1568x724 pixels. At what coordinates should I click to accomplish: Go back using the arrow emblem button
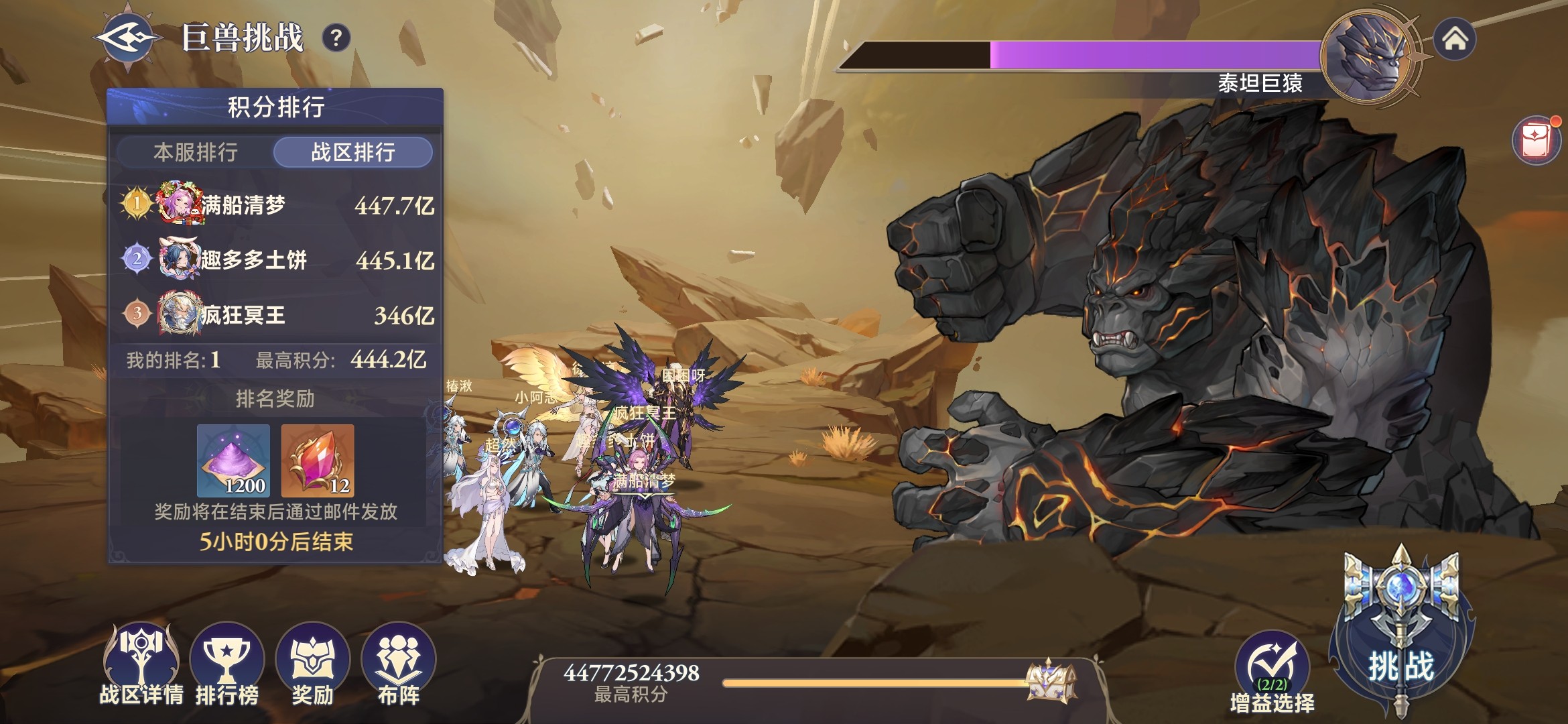(127, 38)
